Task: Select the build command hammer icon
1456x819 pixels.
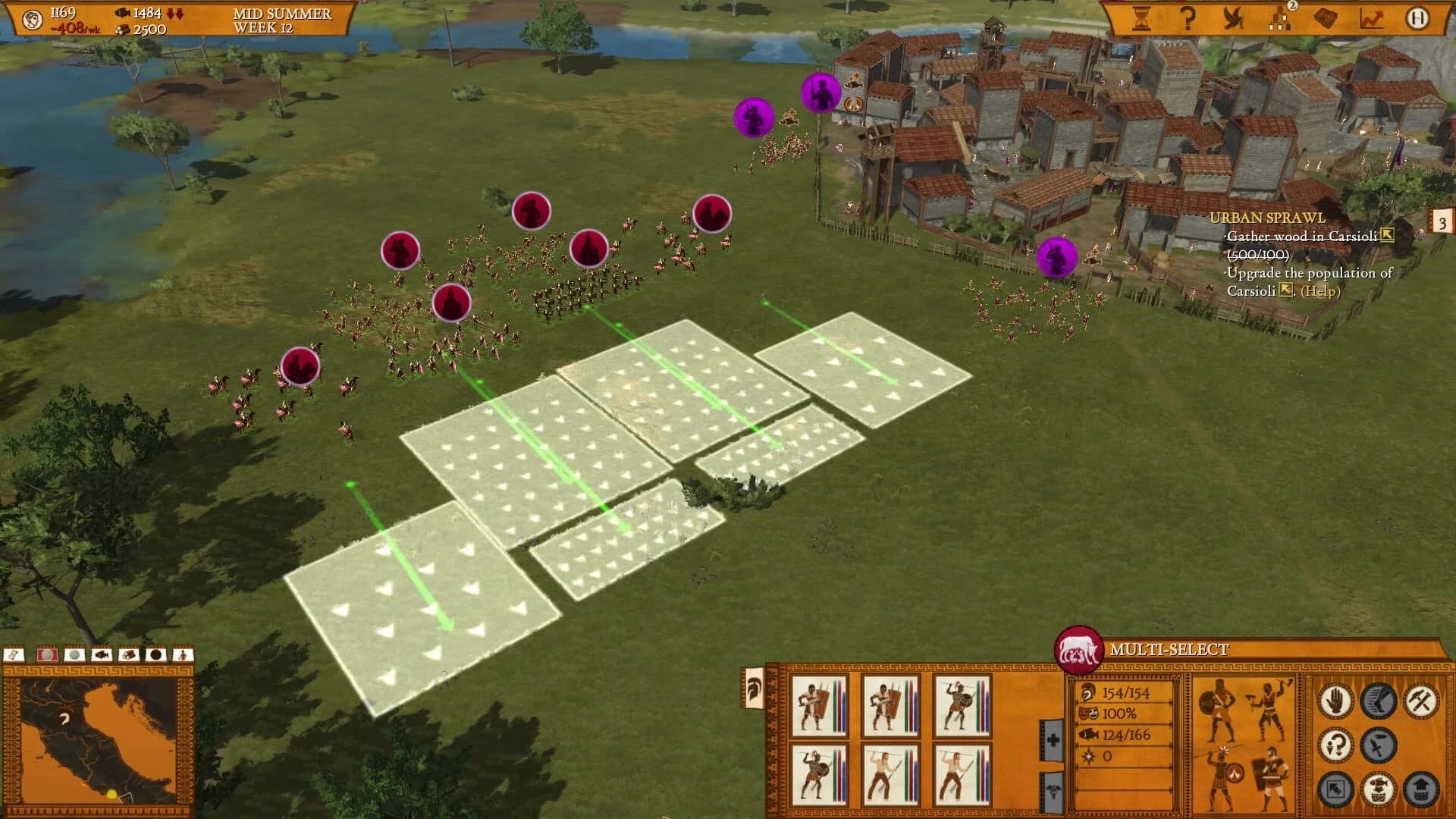Action: (1422, 701)
